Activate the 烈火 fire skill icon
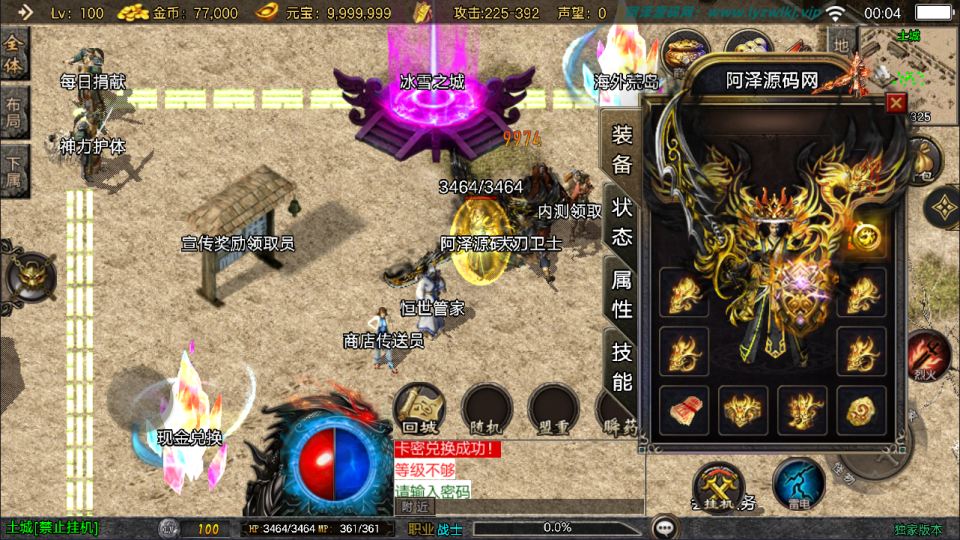 click(929, 357)
